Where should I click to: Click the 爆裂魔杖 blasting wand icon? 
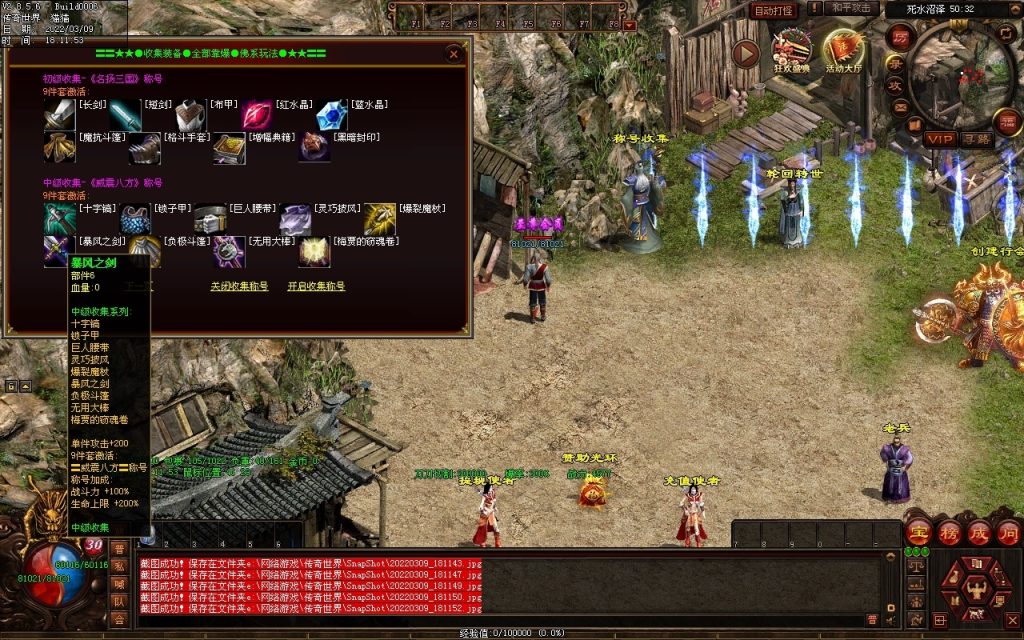[379, 219]
